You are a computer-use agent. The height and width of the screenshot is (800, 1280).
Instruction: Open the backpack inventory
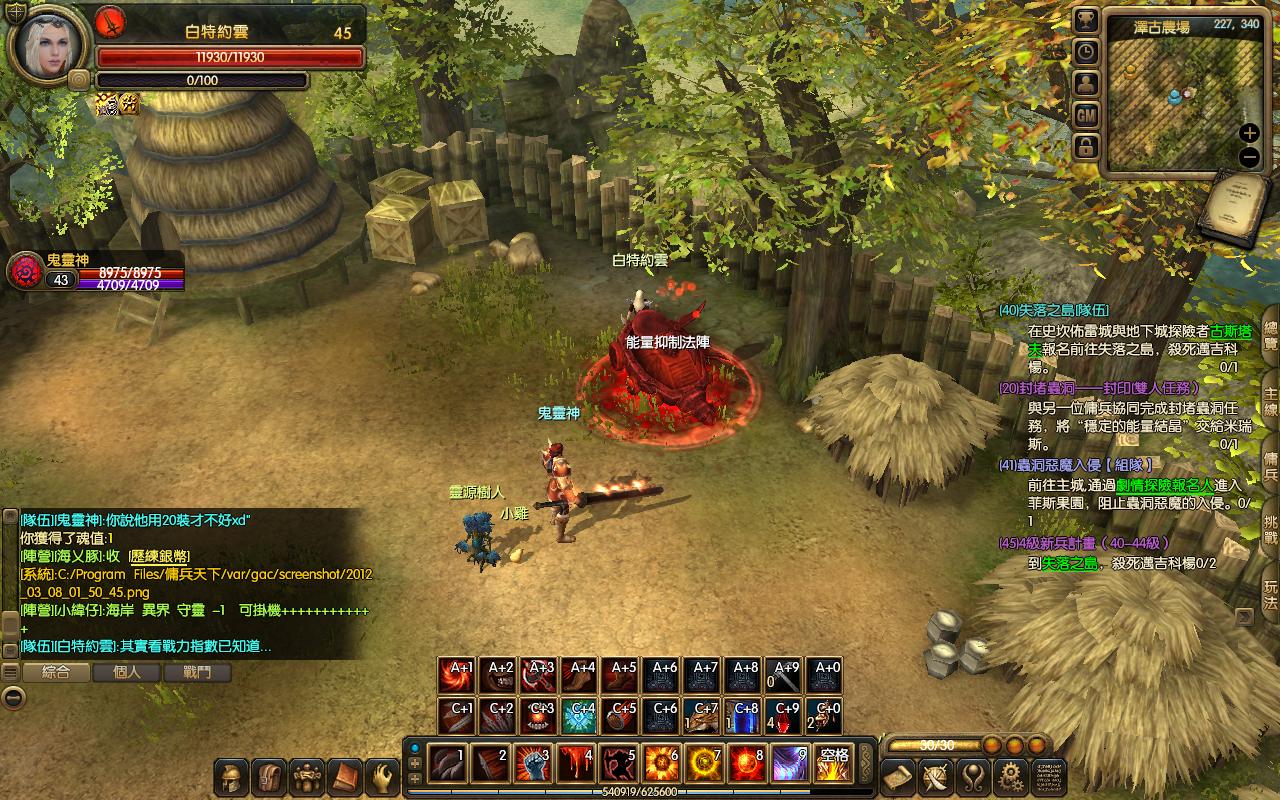(269, 776)
